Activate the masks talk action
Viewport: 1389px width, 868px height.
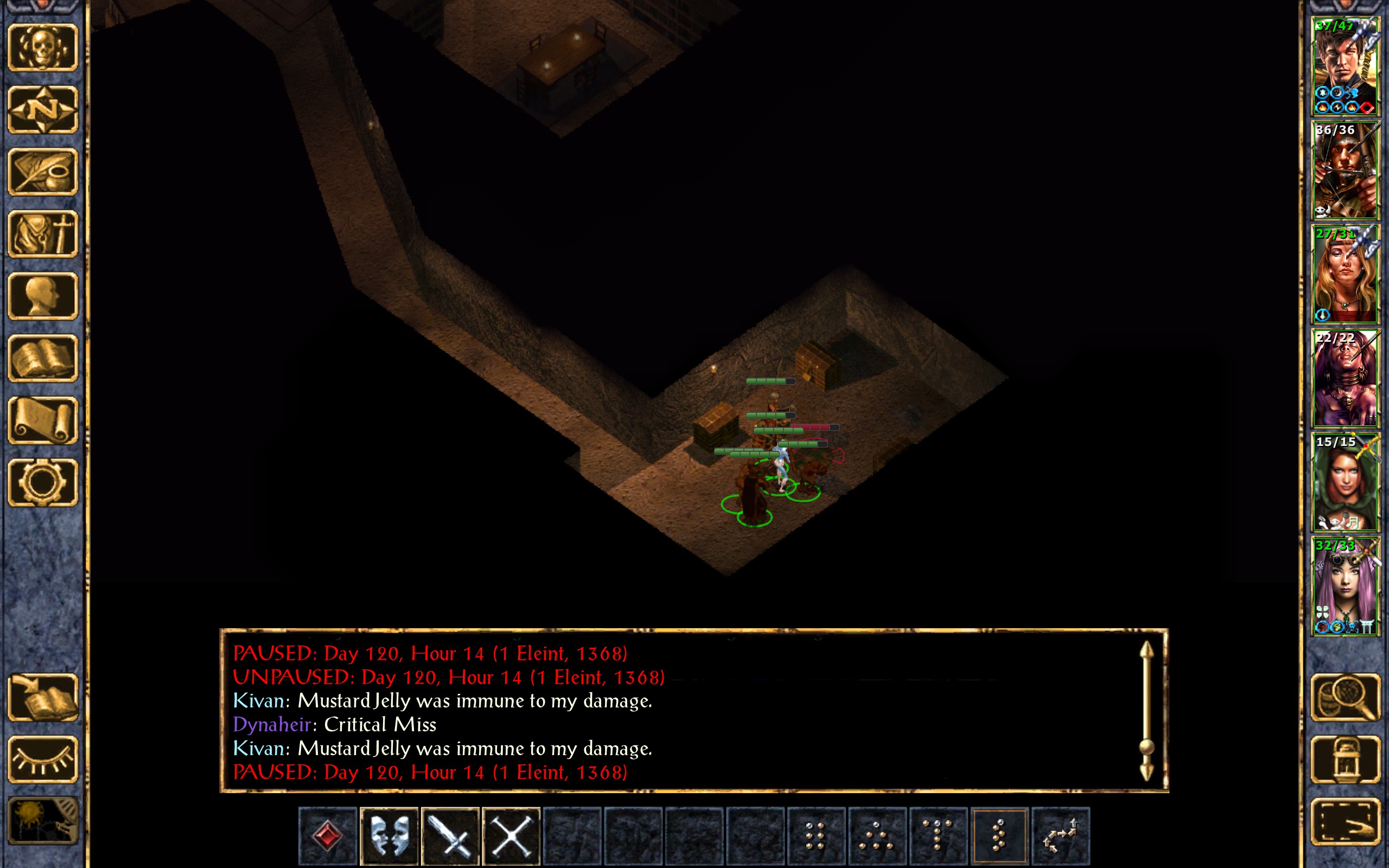[x=389, y=836]
